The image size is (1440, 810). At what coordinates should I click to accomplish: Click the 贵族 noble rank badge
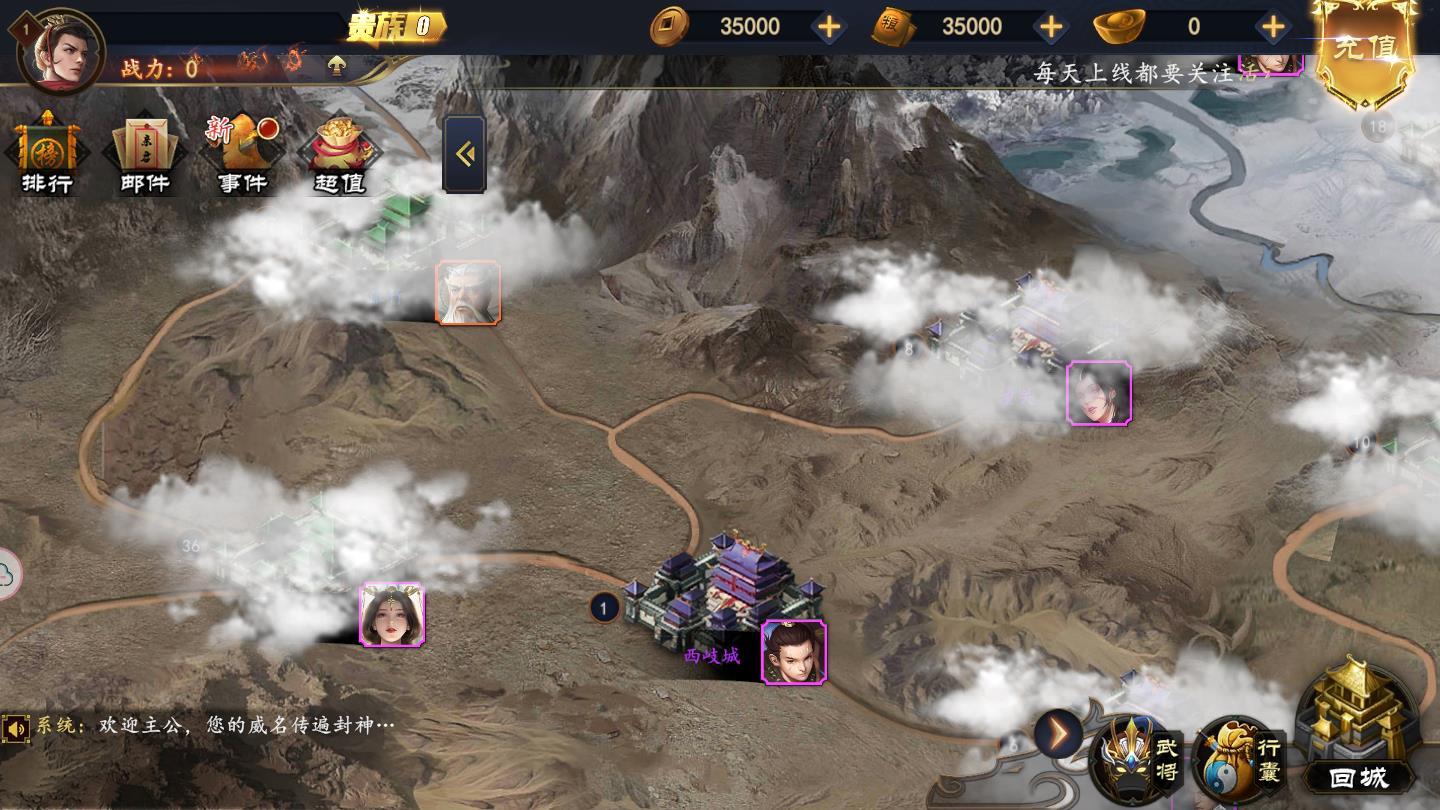[x=396, y=27]
